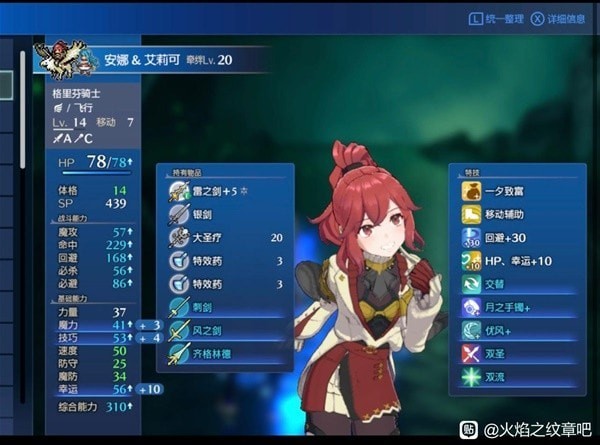Select the 格里芬骑士 class name
The image size is (600, 445).
click(80, 92)
